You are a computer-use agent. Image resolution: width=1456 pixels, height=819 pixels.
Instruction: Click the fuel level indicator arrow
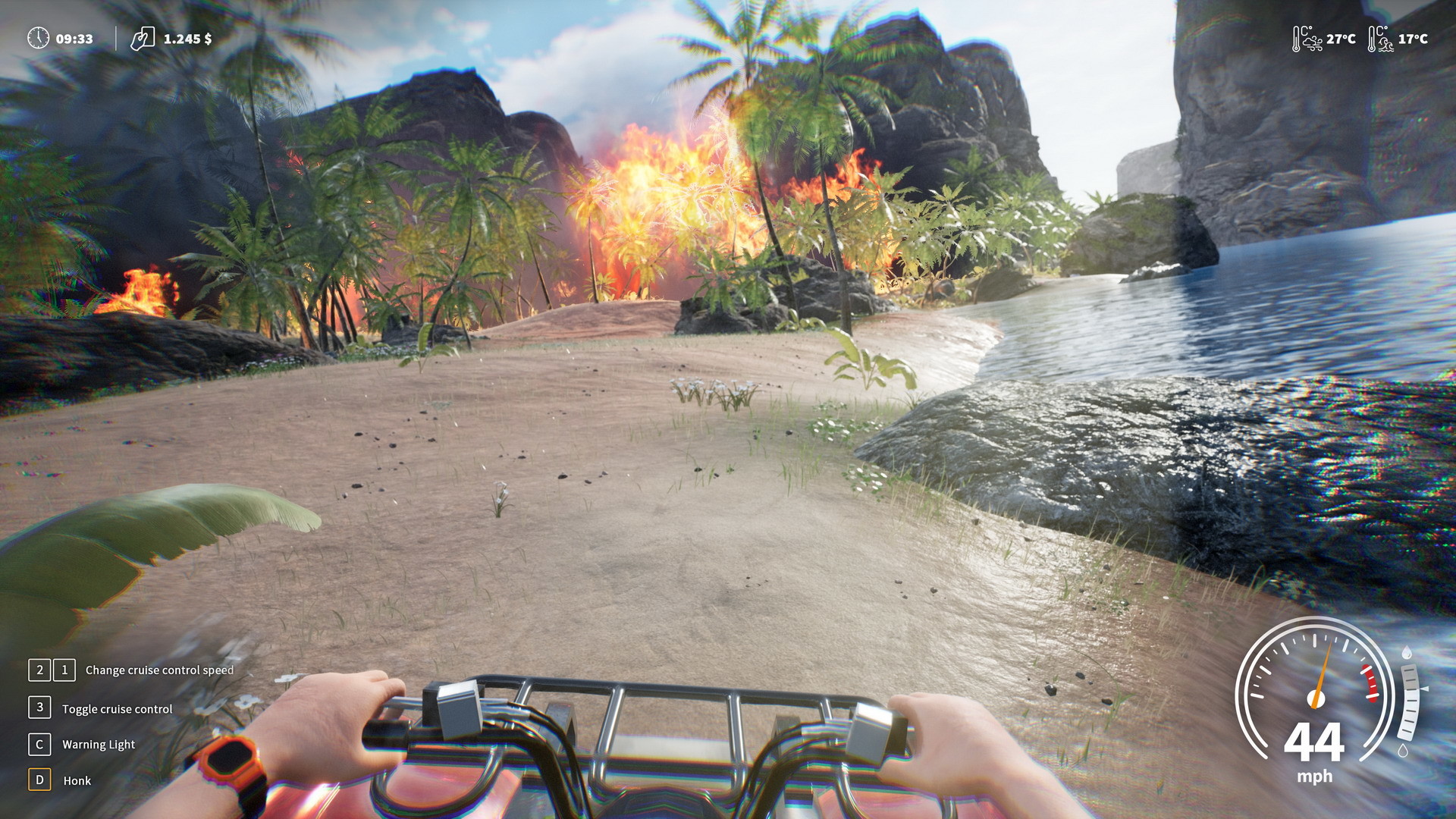[x=1425, y=689]
